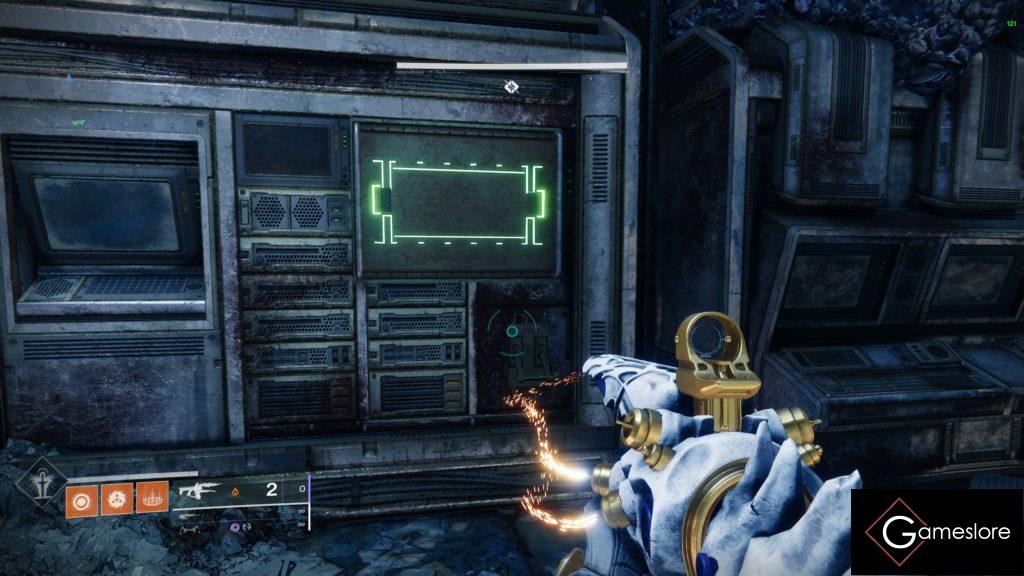Open the Gameslore watermark logo
The height and width of the screenshot is (576, 1024).
(x=936, y=532)
